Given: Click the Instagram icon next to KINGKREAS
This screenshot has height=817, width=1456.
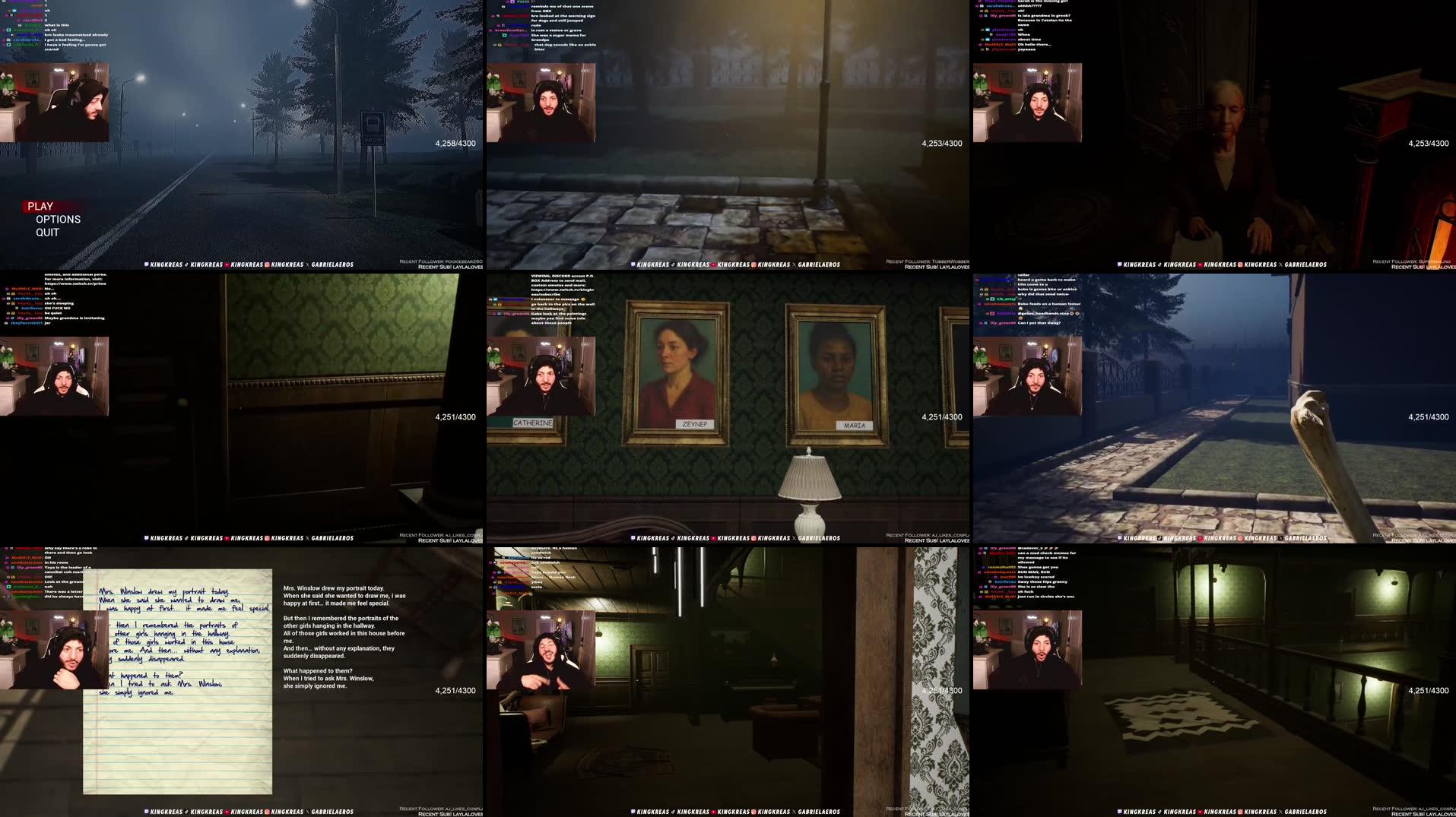Looking at the screenshot, I should [267, 264].
